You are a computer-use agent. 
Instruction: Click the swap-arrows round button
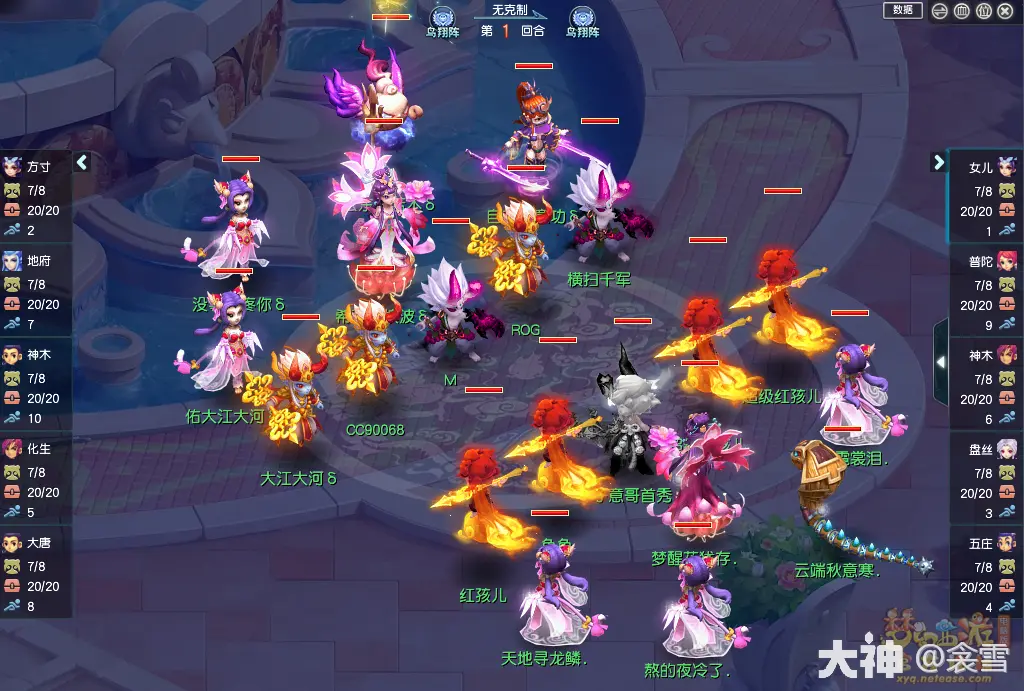(939, 11)
